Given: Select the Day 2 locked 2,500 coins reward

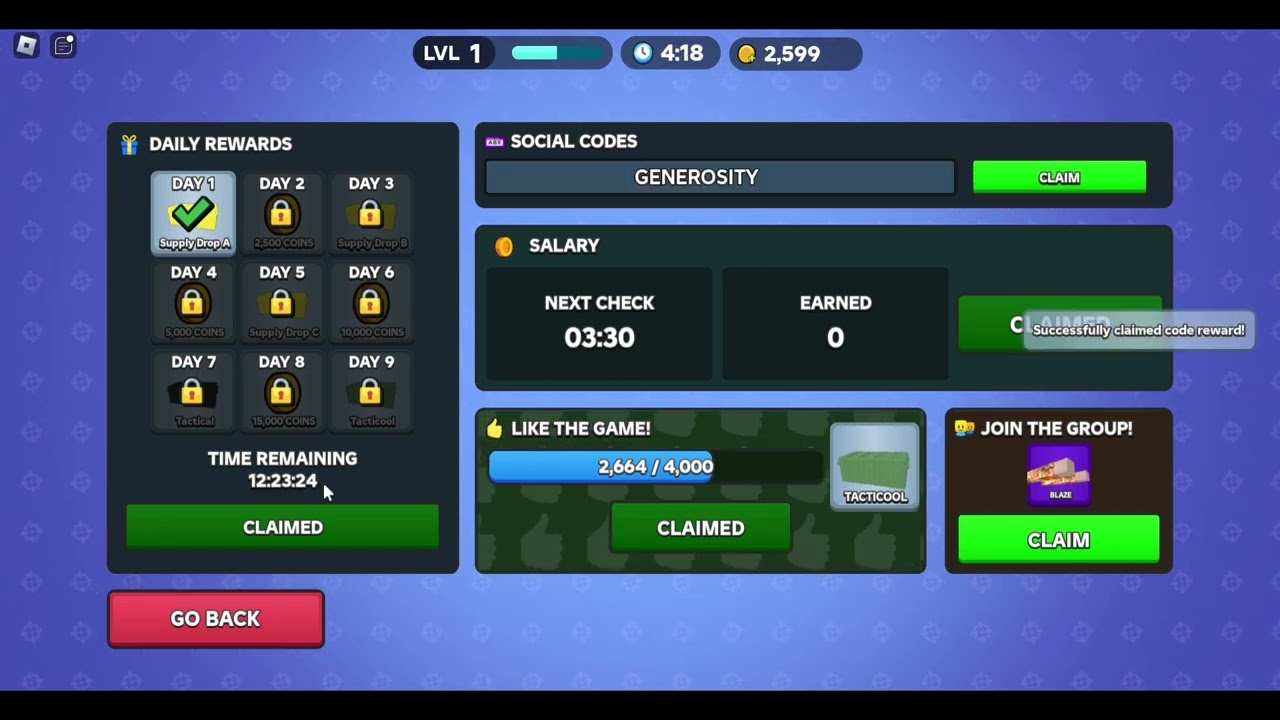Looking at the screenshot, I should pos(282,211).
